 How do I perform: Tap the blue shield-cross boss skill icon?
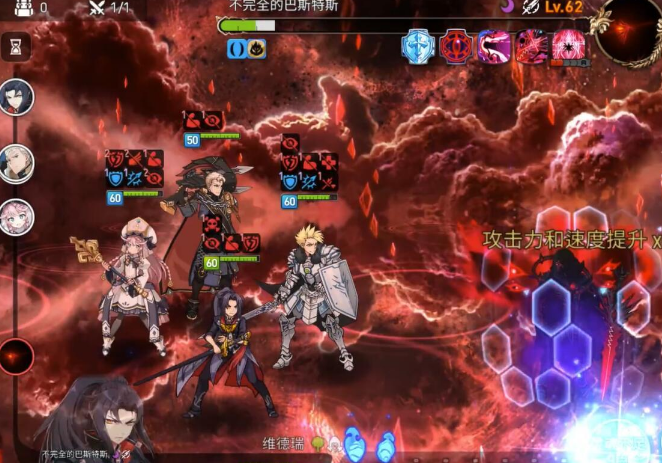click(x=418, y=47)
